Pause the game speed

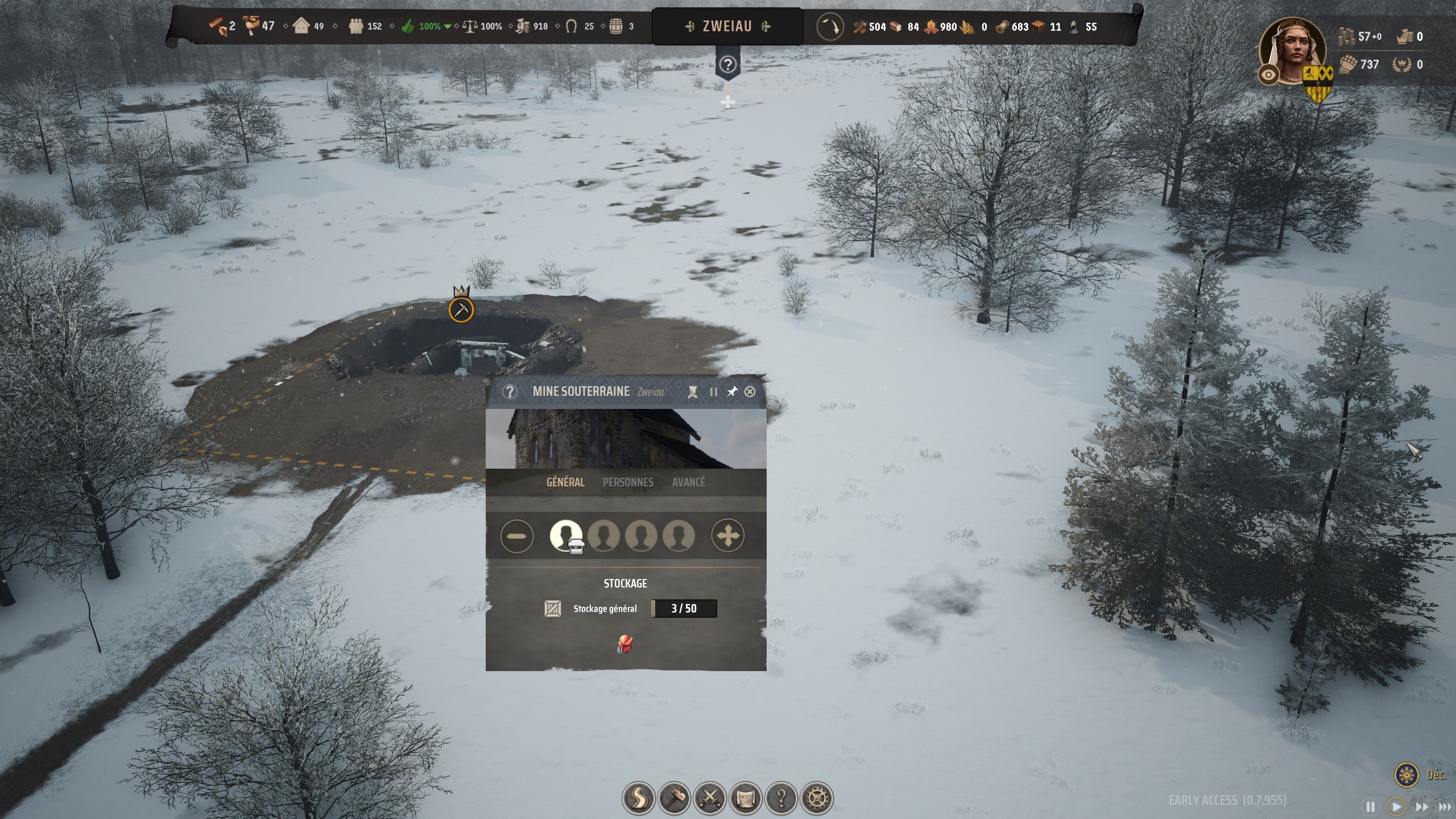[x=1371, y=806]
